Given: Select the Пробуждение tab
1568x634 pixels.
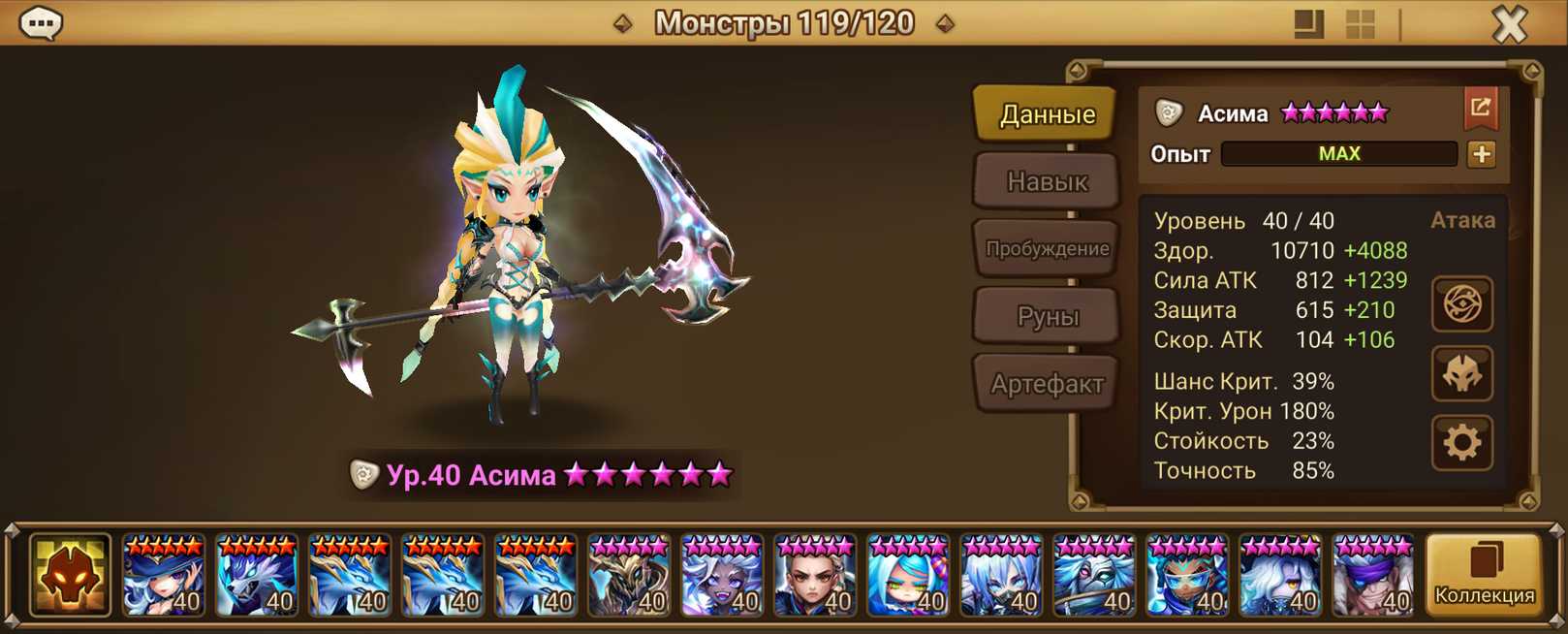Looking at the screenshot, I should 1047,248.
